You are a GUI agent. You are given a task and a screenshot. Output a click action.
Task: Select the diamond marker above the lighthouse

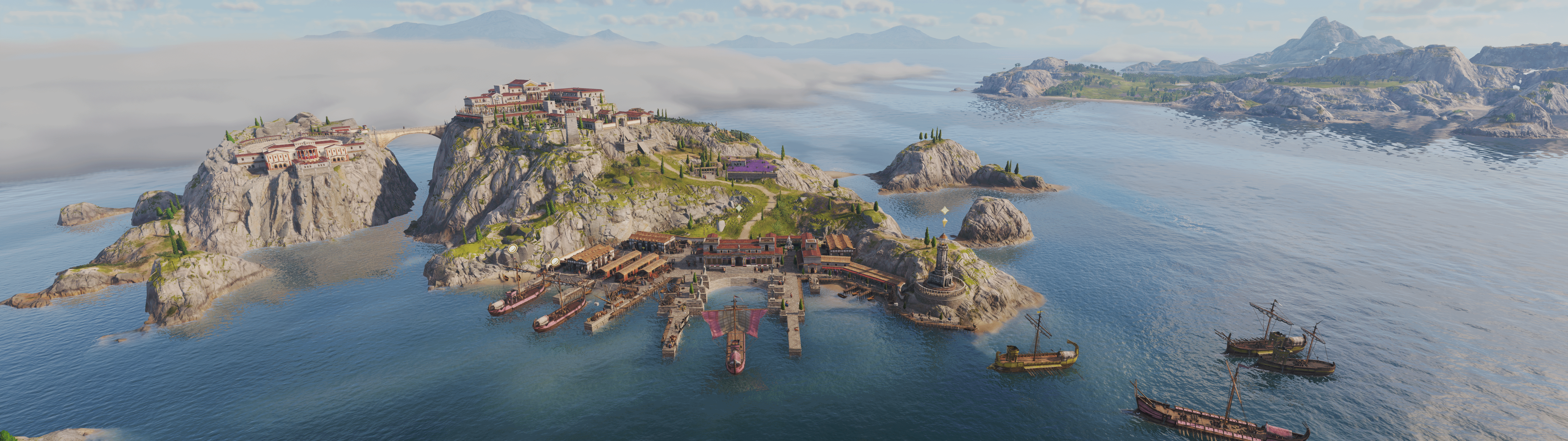click(x=945, y=209)
